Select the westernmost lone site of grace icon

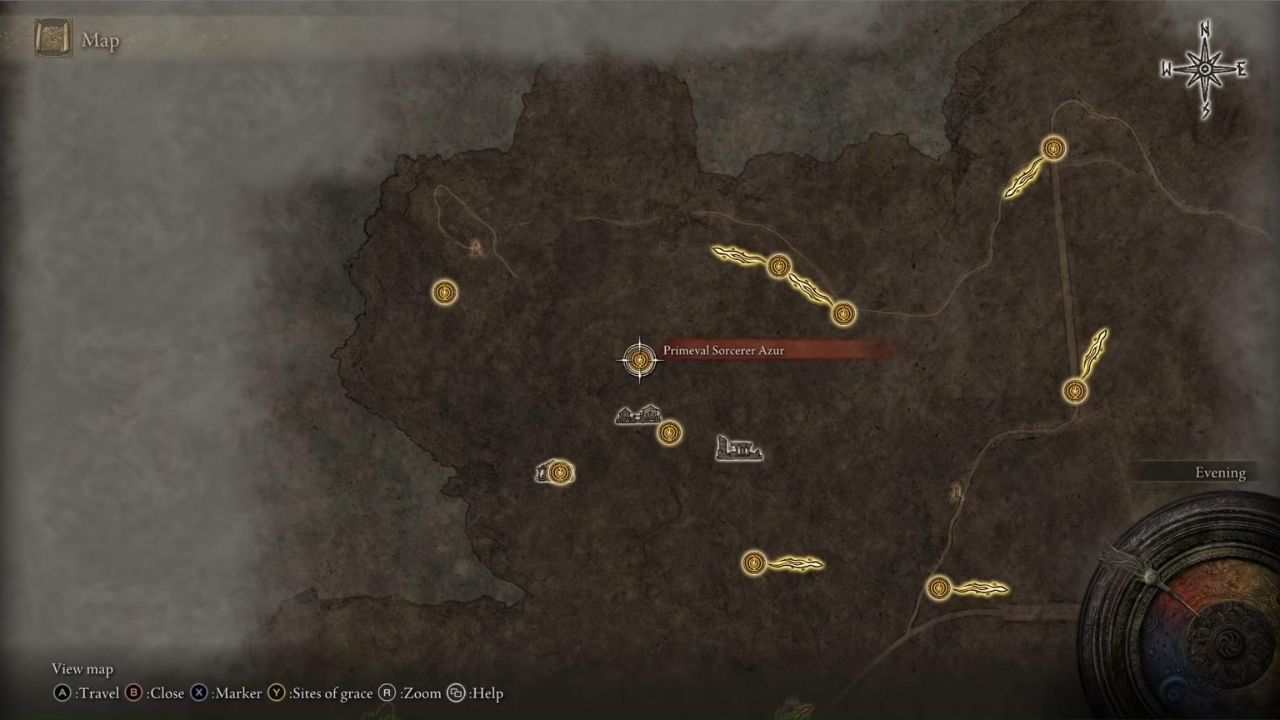click(x=444, y=292)
